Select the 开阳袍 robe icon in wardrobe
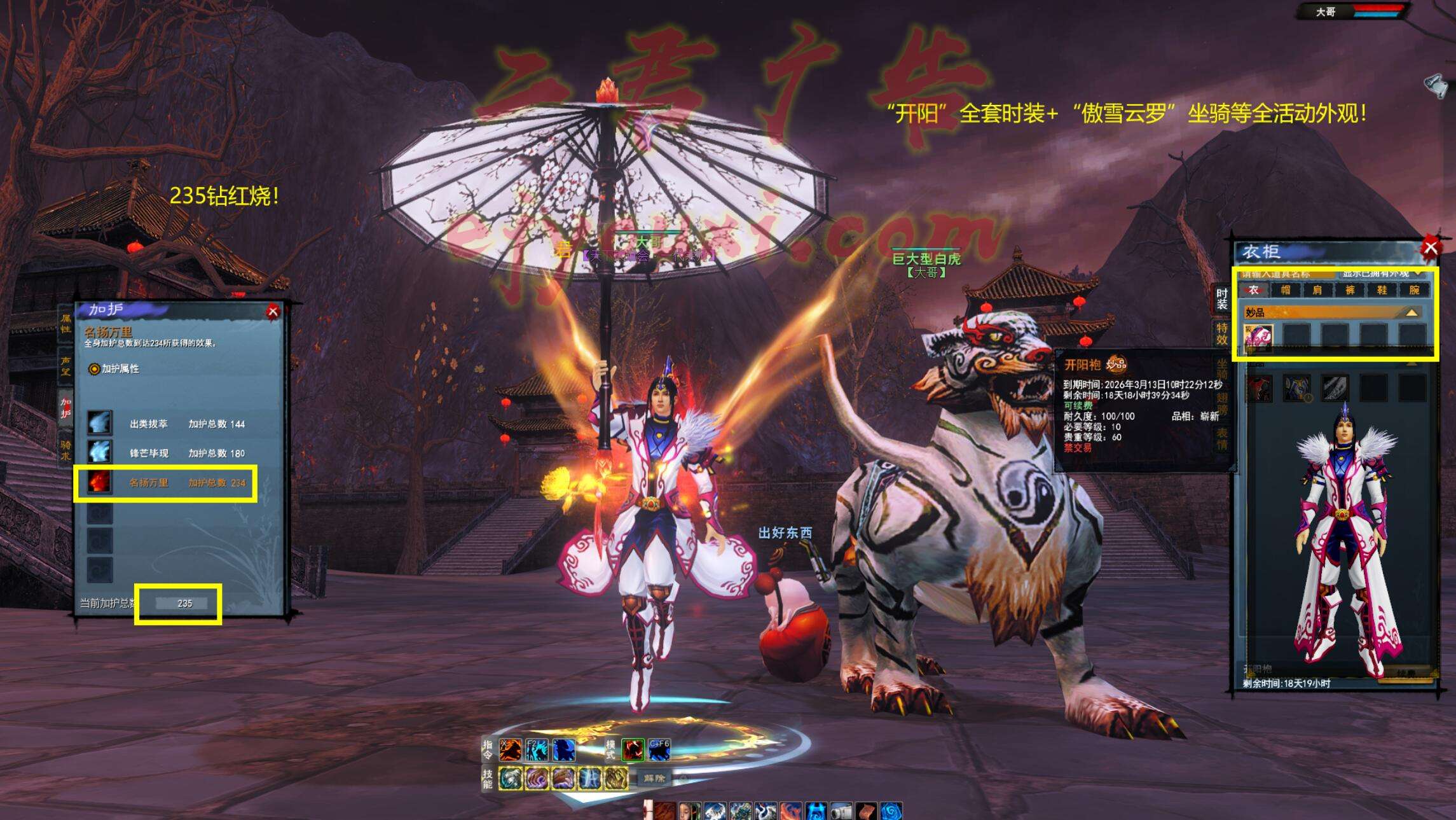Screen dimensions: 1456x820 coord(1258,337)
